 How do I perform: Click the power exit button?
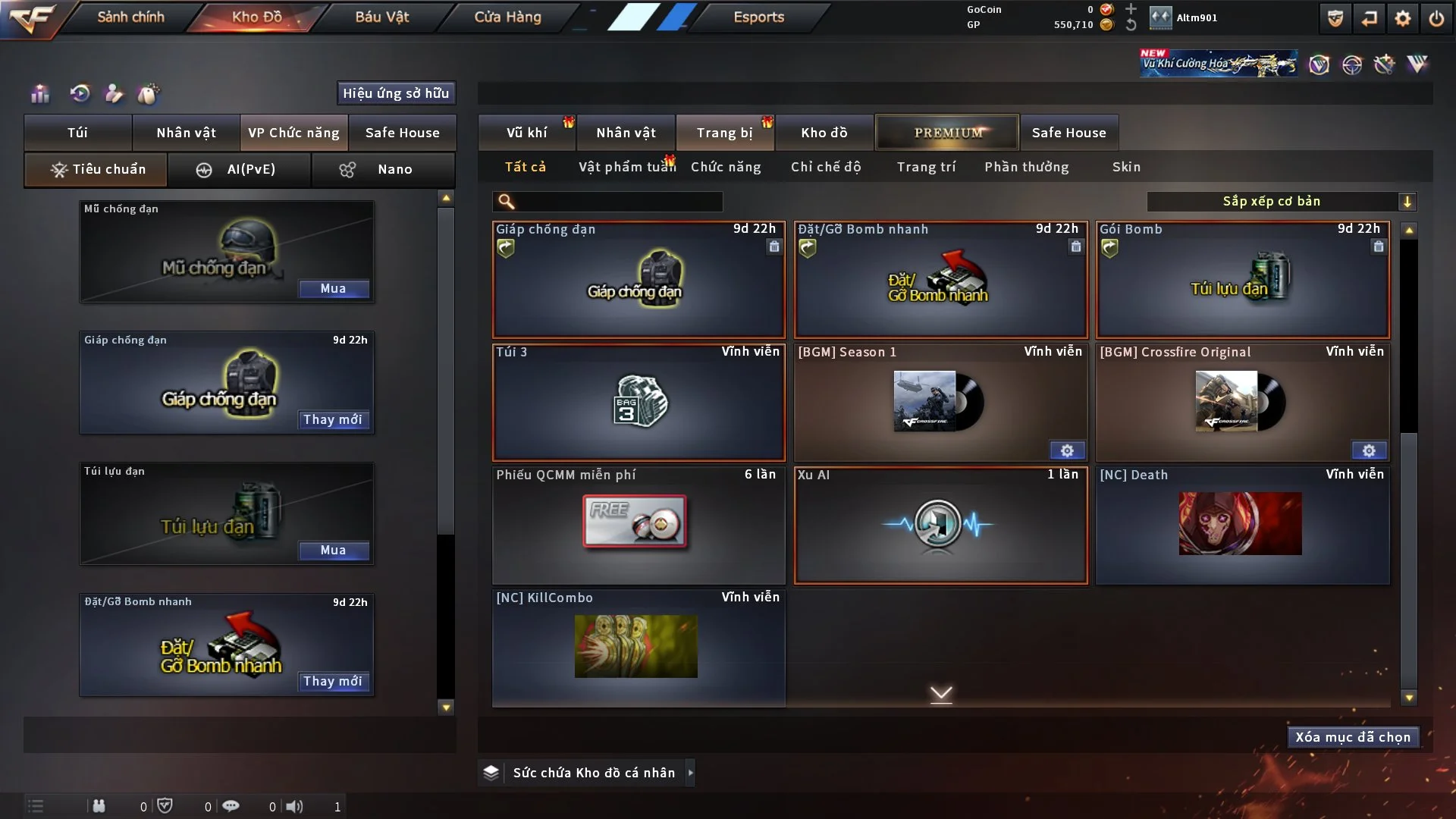point(1436,18)
